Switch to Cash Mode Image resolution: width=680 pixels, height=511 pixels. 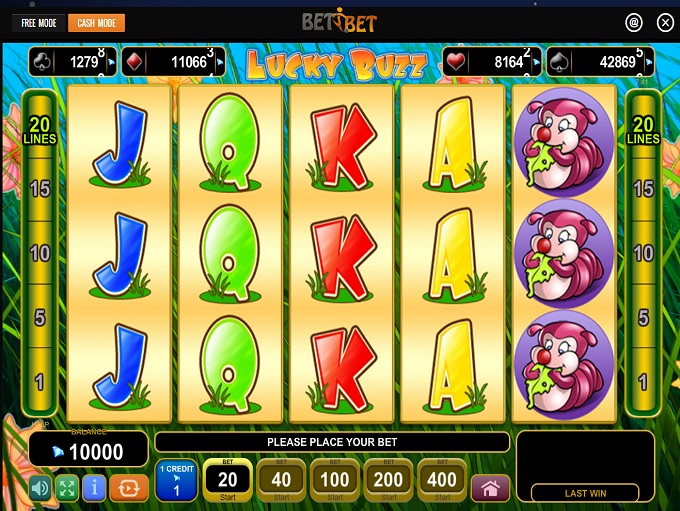point(95,23)
